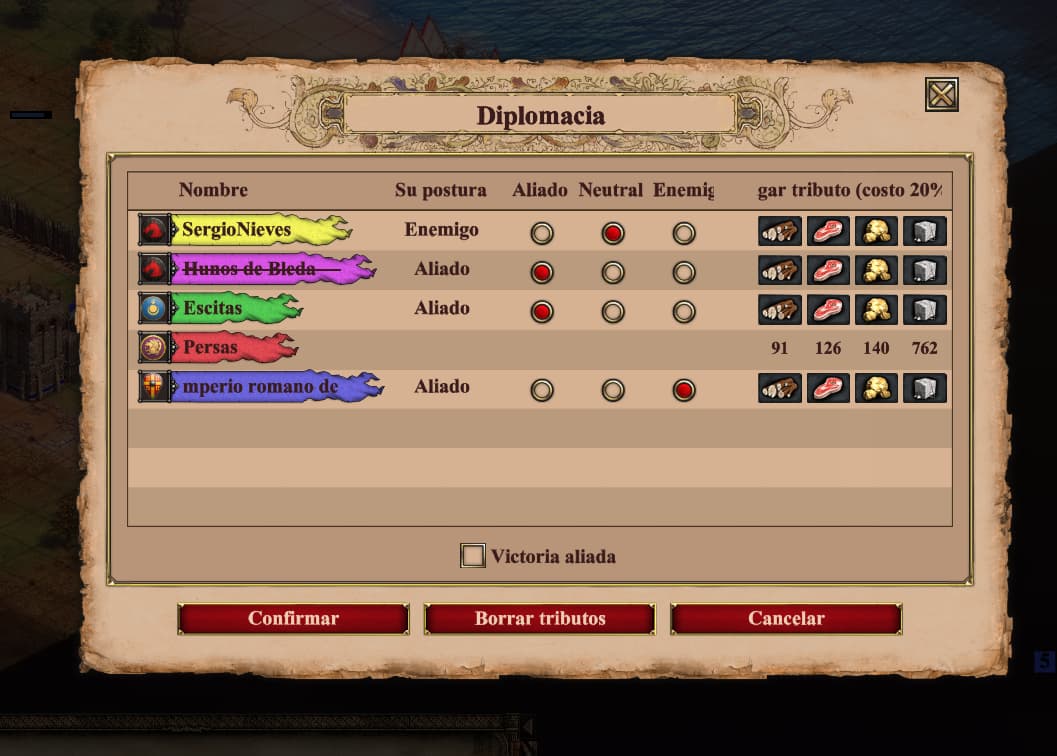Image resolution: width=1057 pixels, height=756 pixels.
Task: Set Escitas to Enemigo
Action: pos(684,312)
